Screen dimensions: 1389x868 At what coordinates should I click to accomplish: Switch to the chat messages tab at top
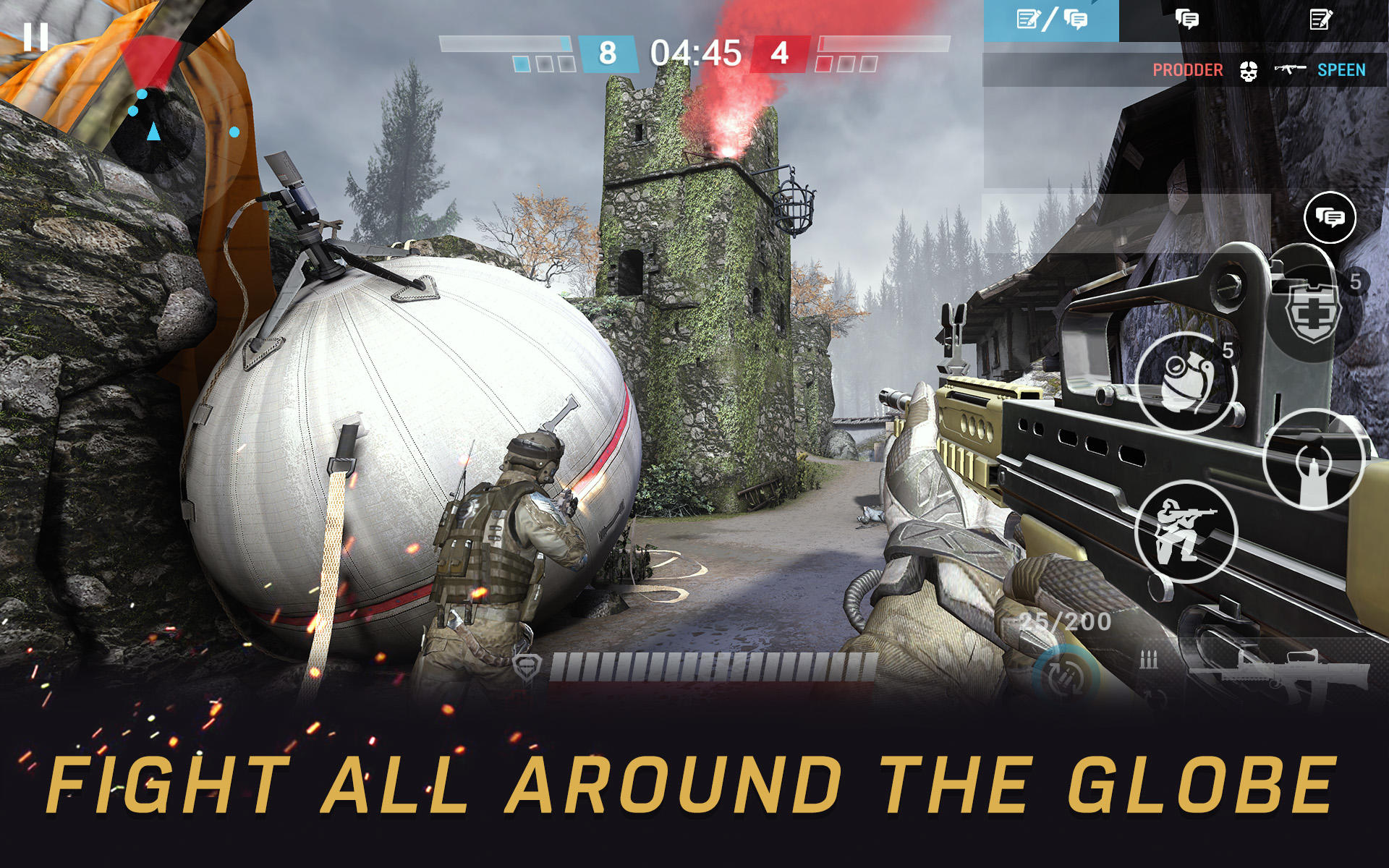click(x=1186, y=18)
